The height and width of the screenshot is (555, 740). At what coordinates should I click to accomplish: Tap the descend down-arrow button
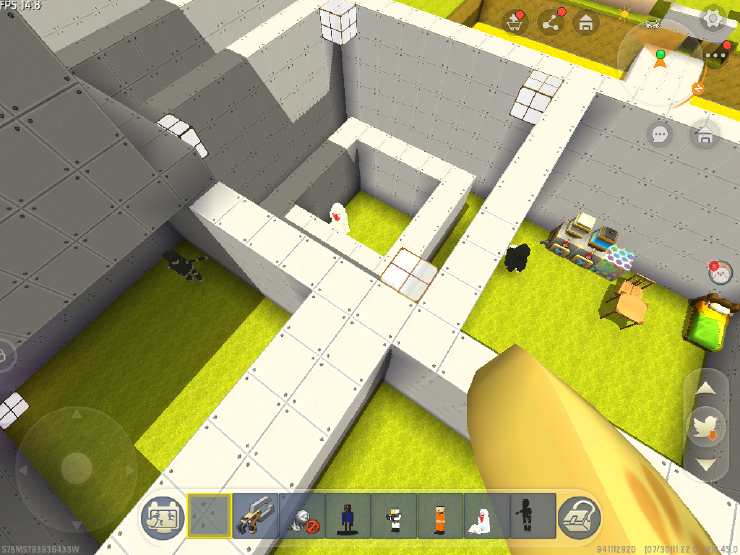(706, 463)
